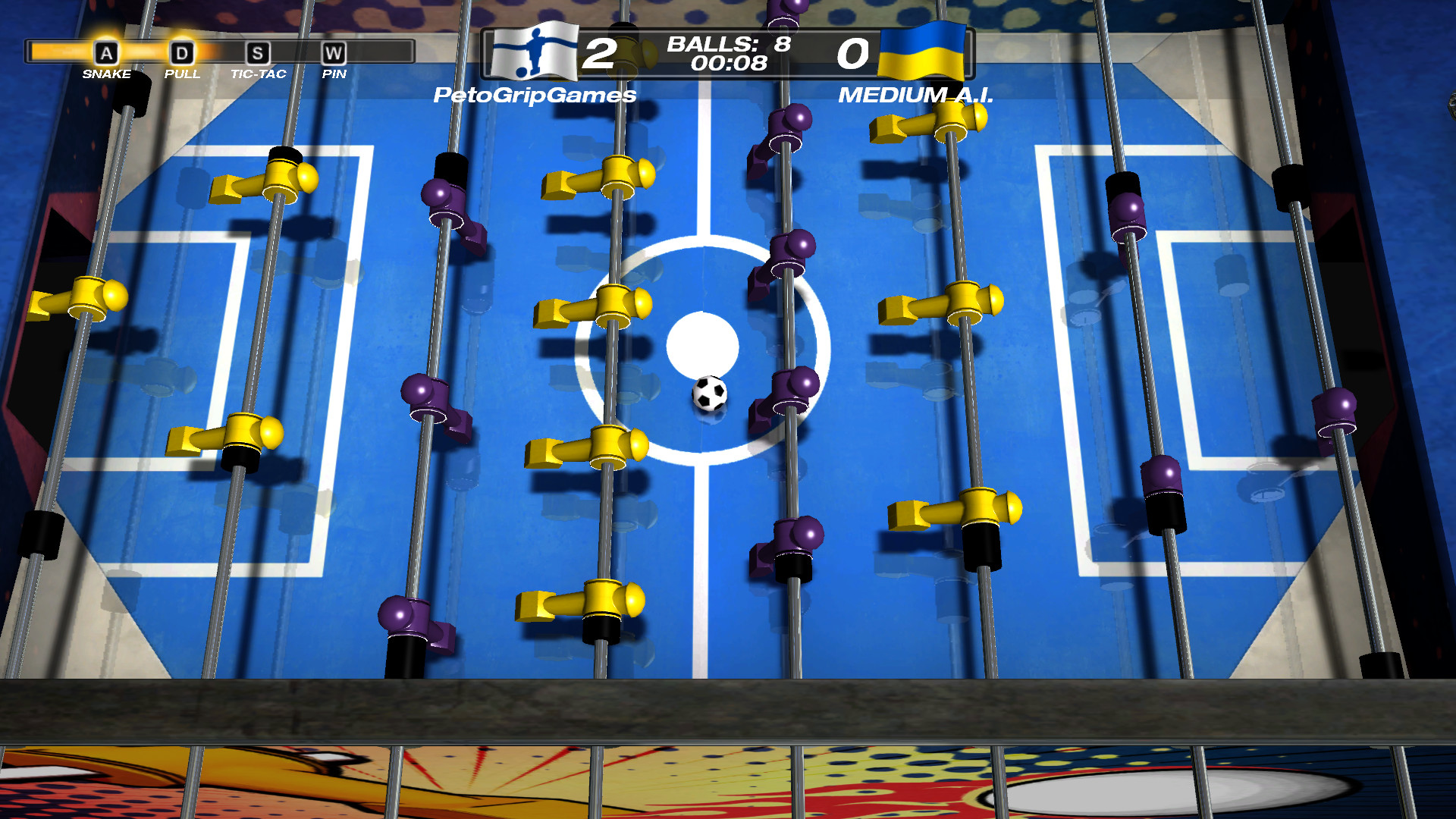Click the home team score of 2

[601, 53]
